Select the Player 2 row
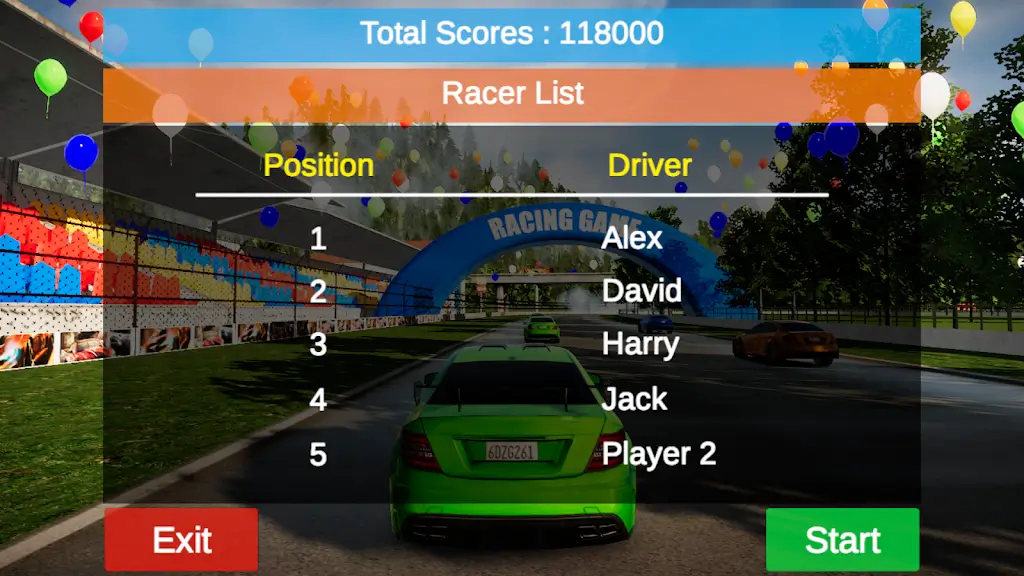This screenshot has width=1024, height=576. point(659,454)
